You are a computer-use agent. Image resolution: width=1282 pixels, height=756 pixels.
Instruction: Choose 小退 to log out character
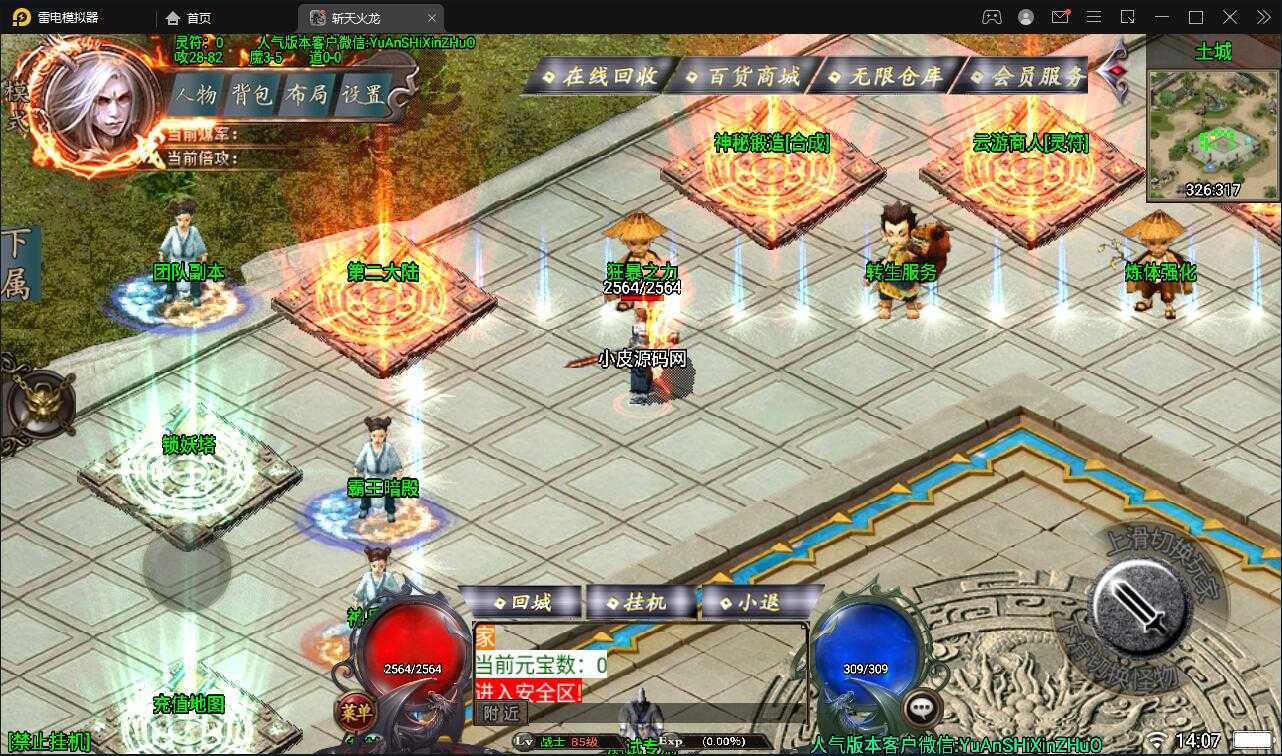tap(757, 602)
